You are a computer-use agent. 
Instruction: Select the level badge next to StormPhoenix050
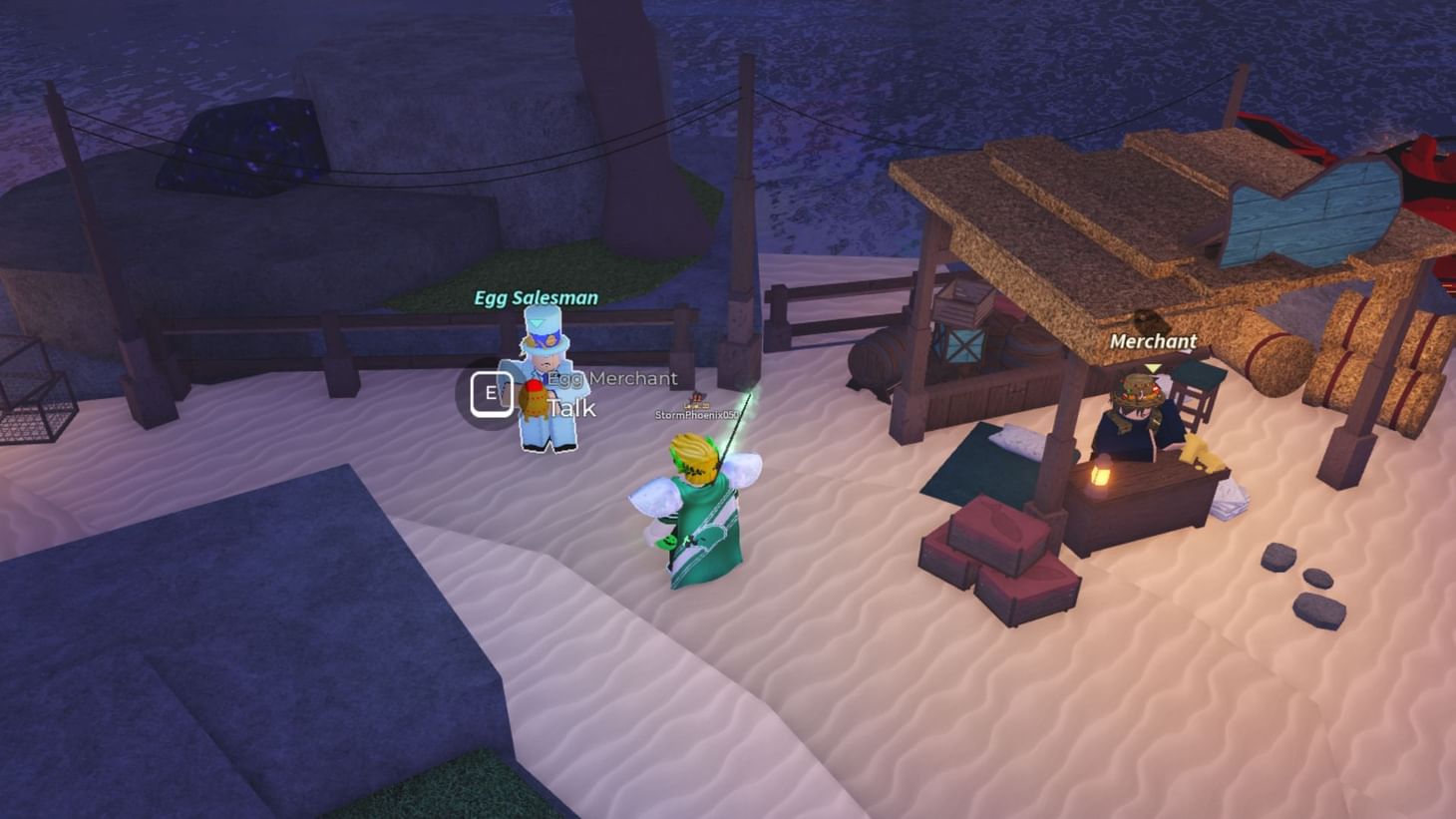(698, 406)
